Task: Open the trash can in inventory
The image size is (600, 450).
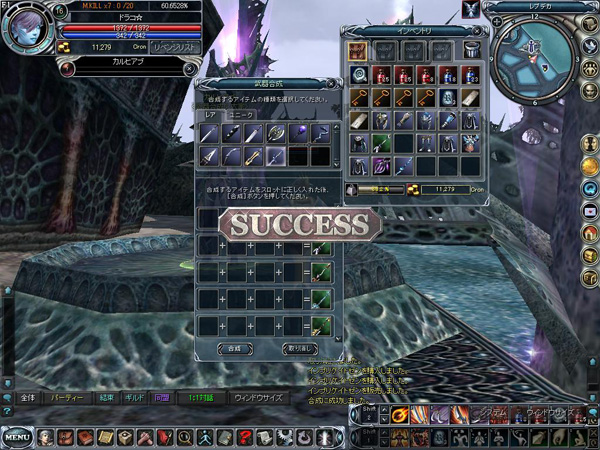Action: pos(472,50)
